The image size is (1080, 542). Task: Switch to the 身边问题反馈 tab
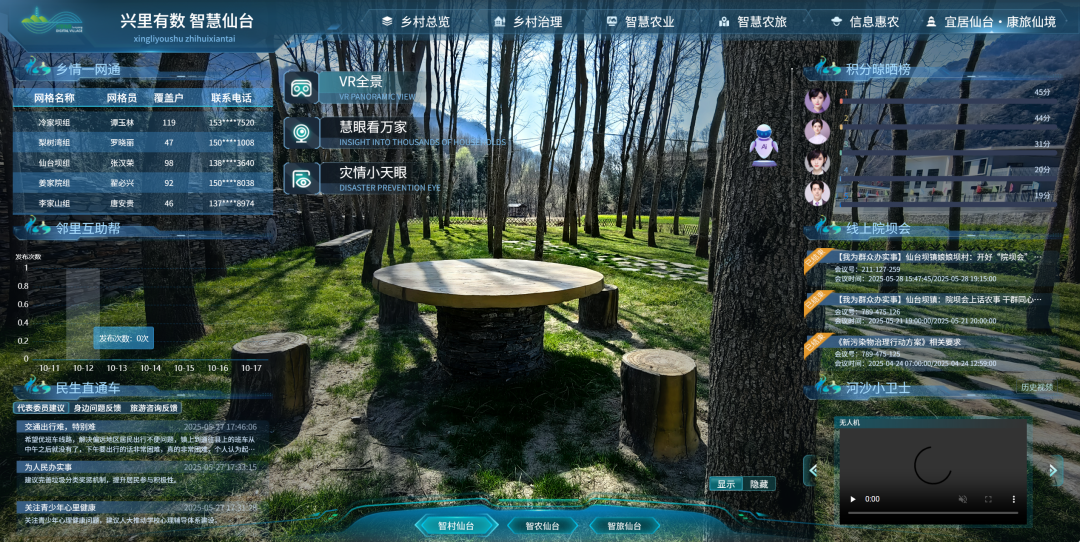click(x=97, y=408)
